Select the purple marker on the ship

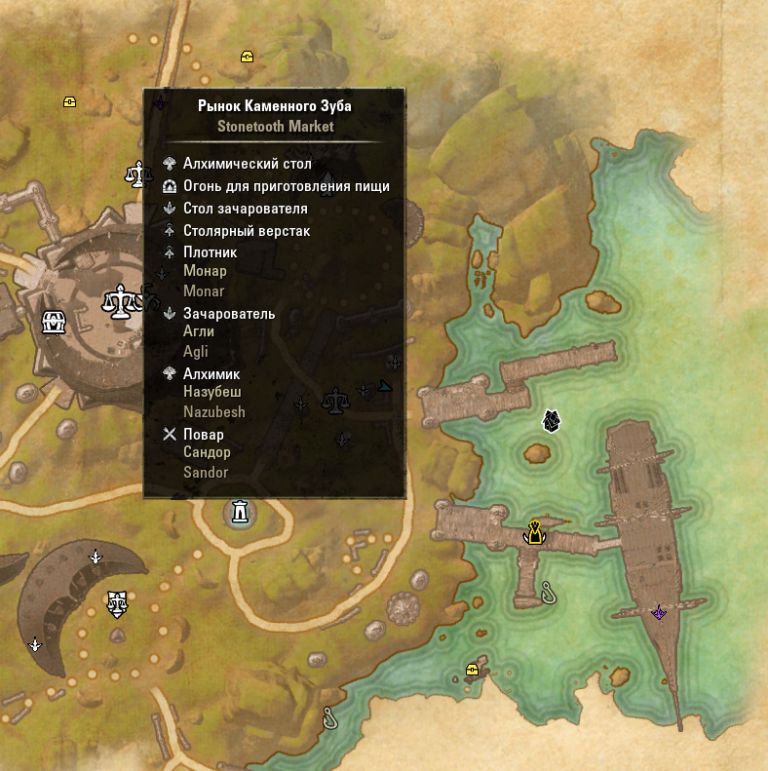click(658, 612)
